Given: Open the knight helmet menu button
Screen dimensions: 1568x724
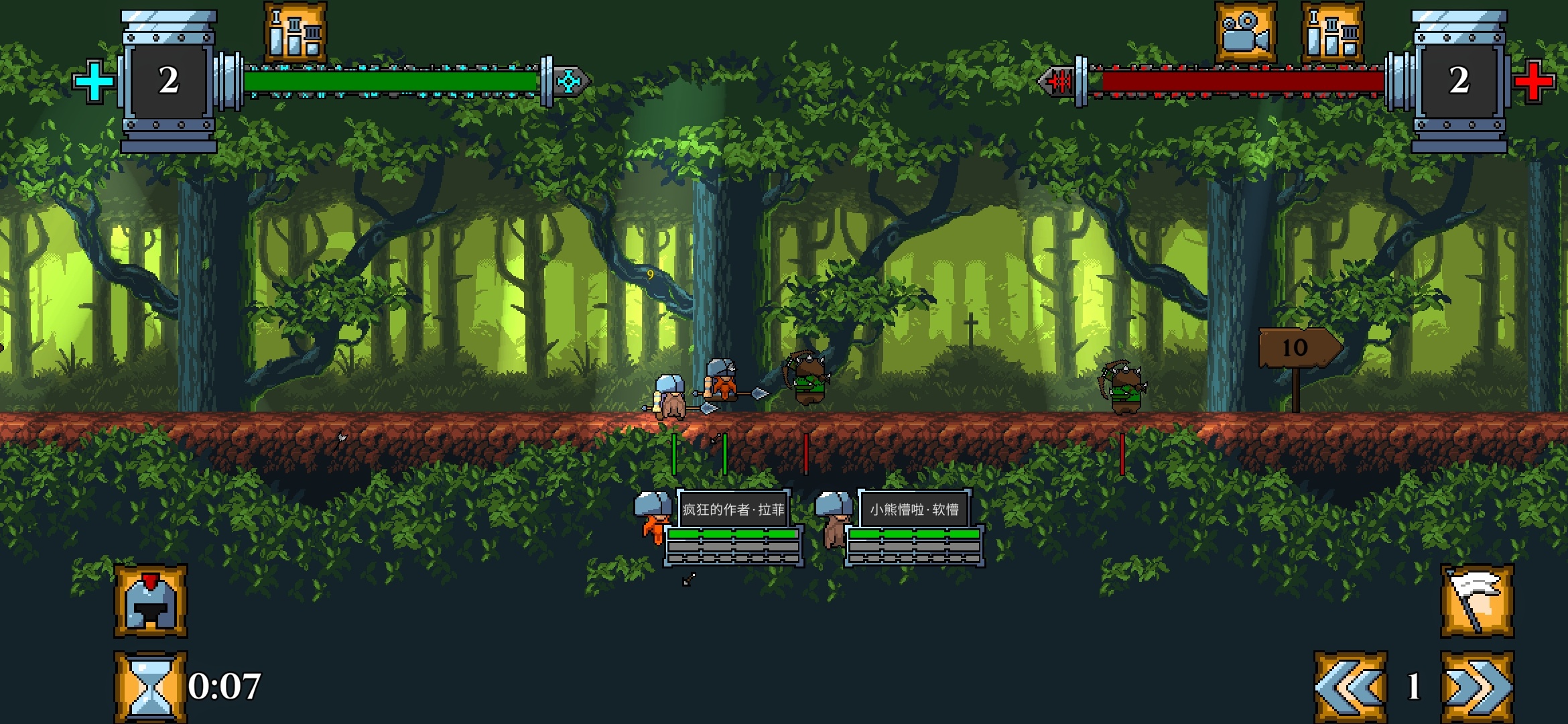Looking at the screenshot, I should pyautogui.click(x=151, y=601).
